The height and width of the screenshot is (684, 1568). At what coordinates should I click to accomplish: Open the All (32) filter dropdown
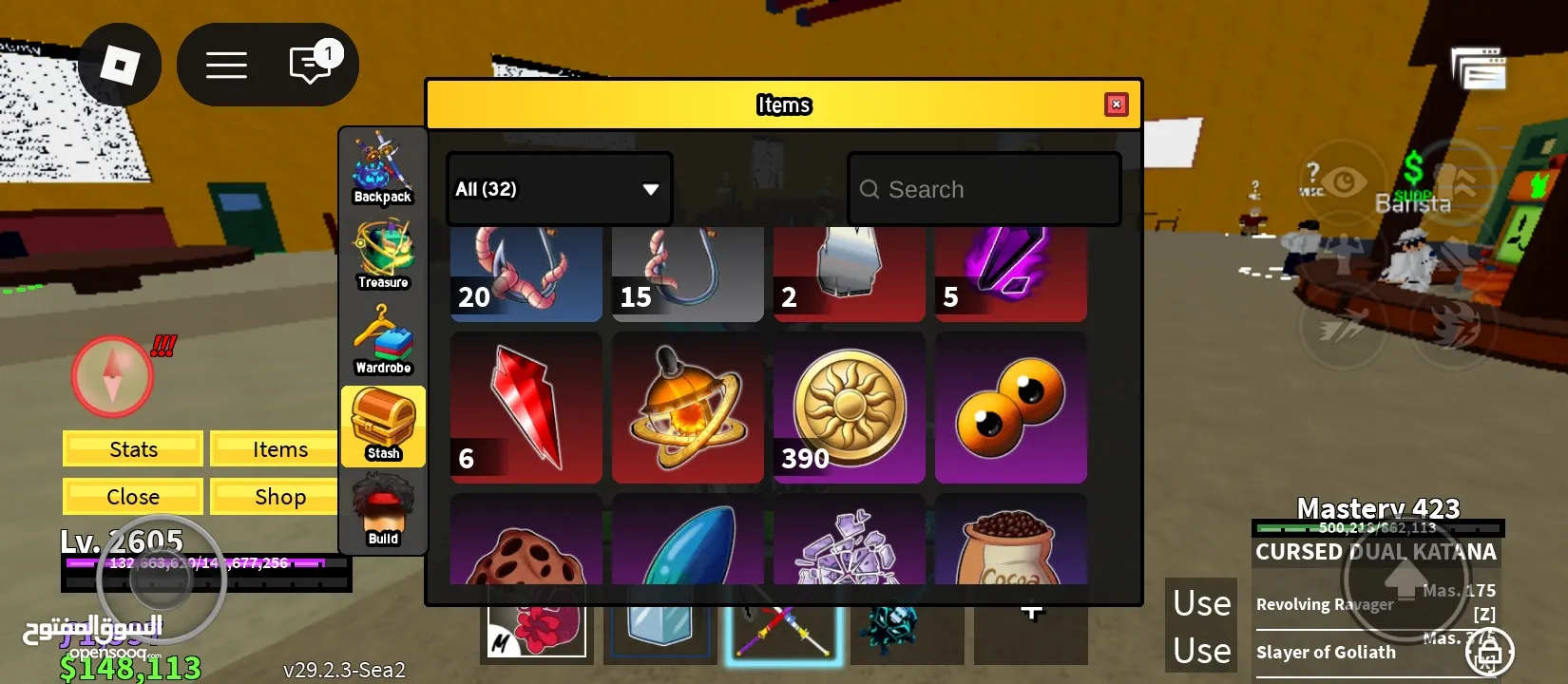pyautogui.click(x=559, y=189)
